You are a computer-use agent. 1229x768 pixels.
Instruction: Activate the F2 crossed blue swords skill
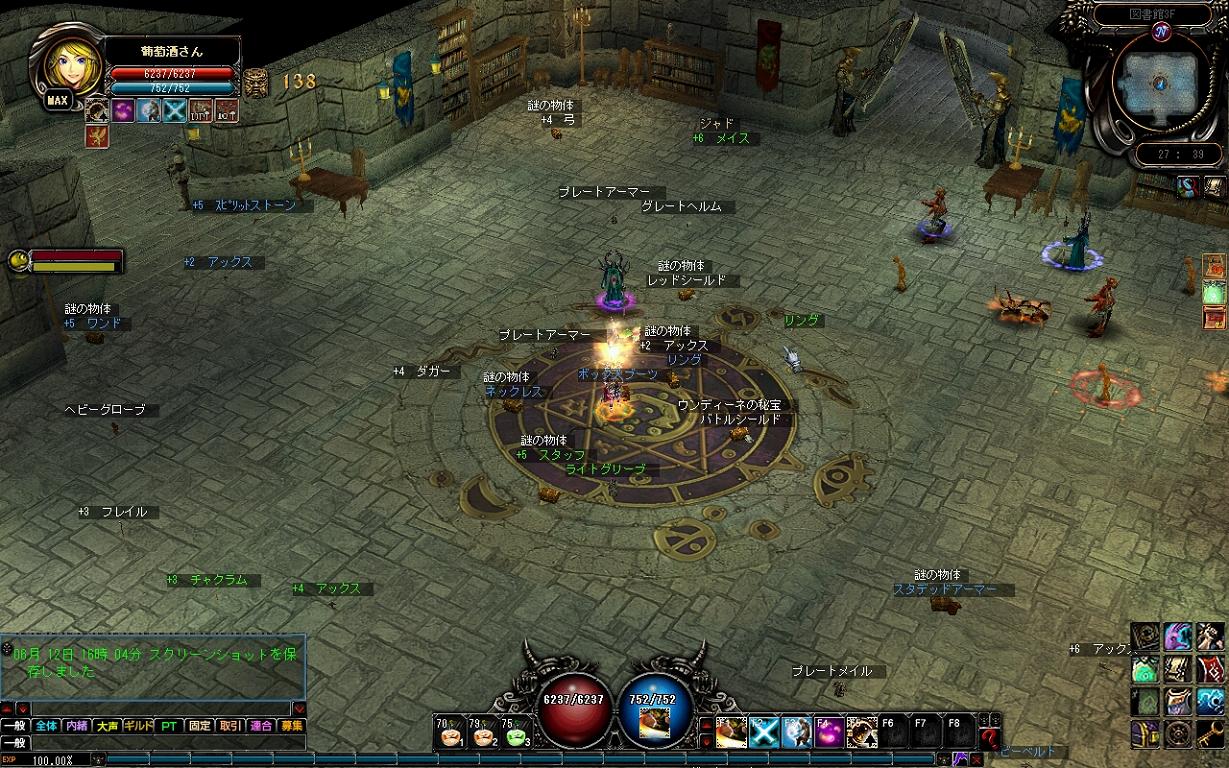click(x=763, y=734)
